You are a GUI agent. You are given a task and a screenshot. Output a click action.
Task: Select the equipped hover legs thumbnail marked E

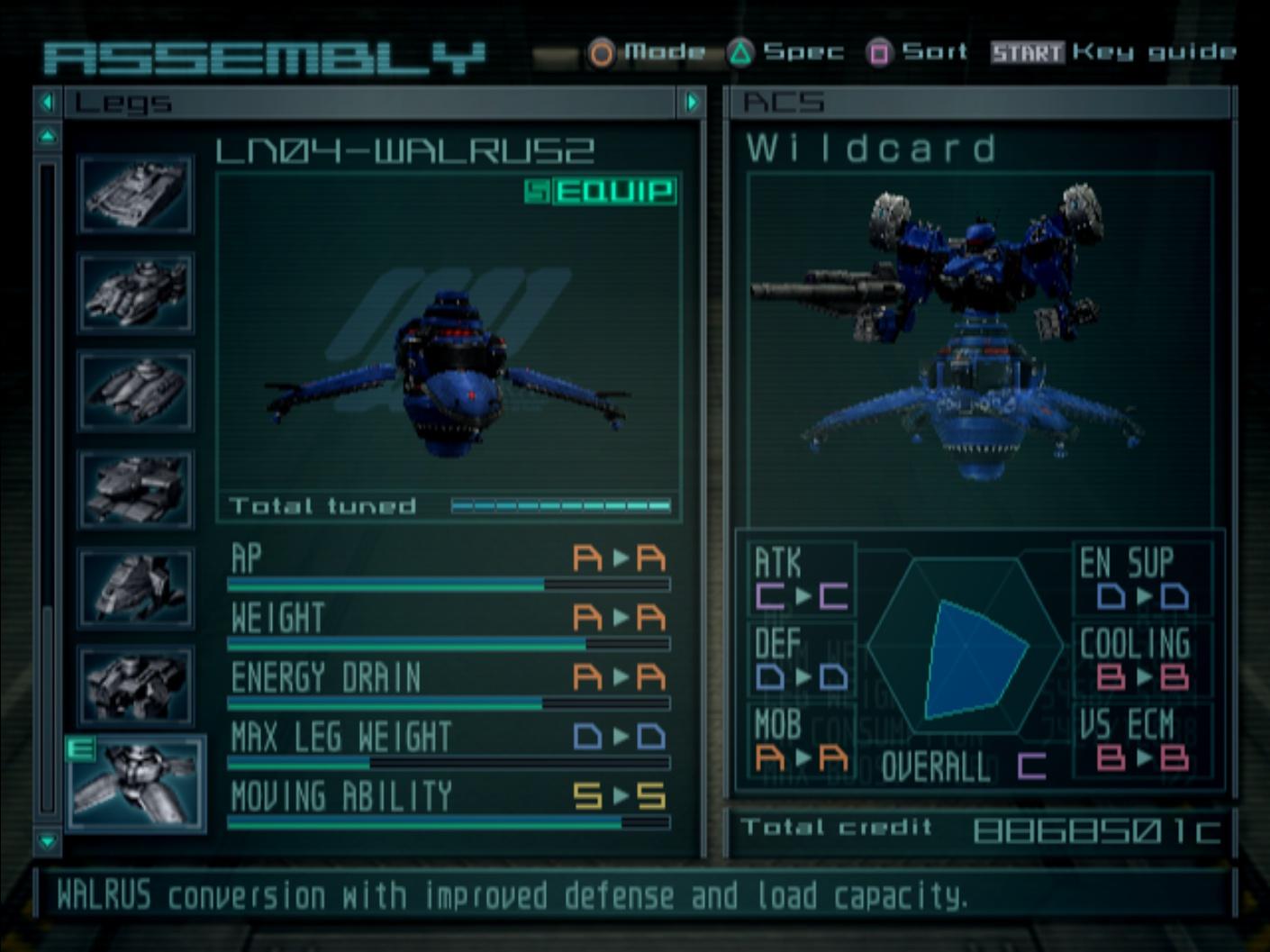tap(136, 783)
